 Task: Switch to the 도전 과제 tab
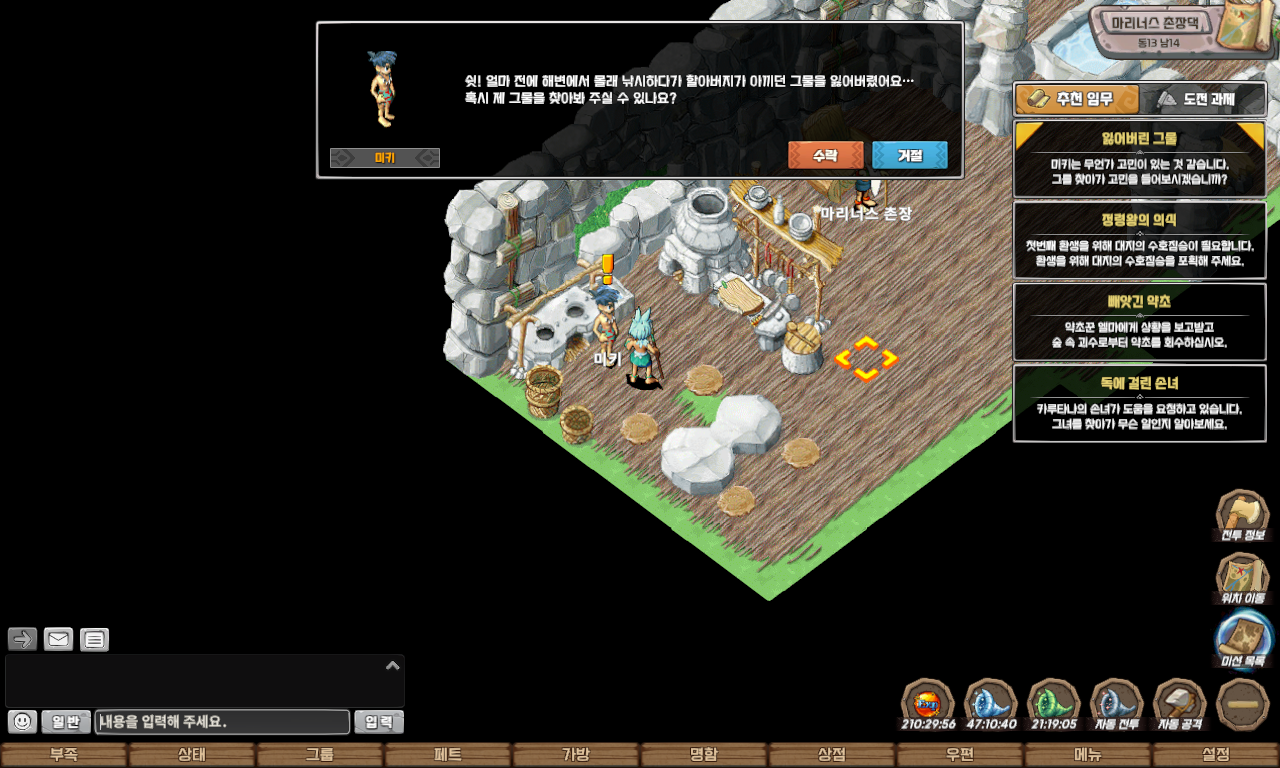pos(1202,99)
